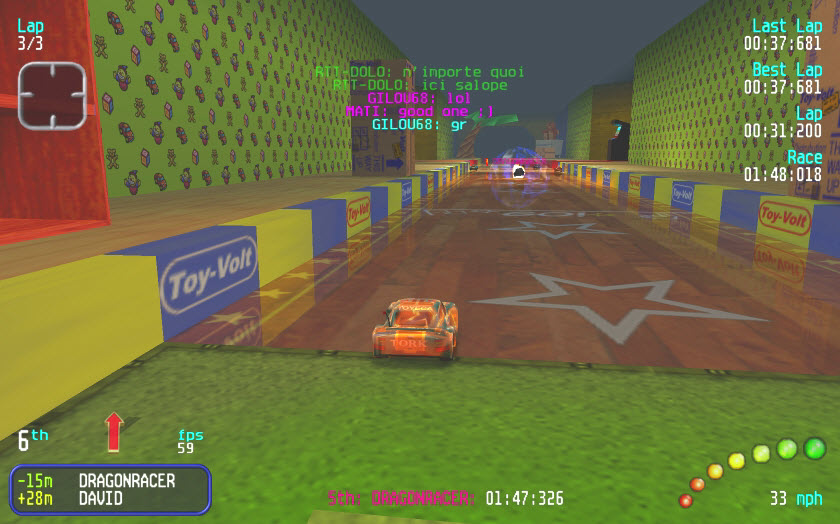Click the empty pickup item slot
The image size is (840, 524).
[x=52, y=95]
